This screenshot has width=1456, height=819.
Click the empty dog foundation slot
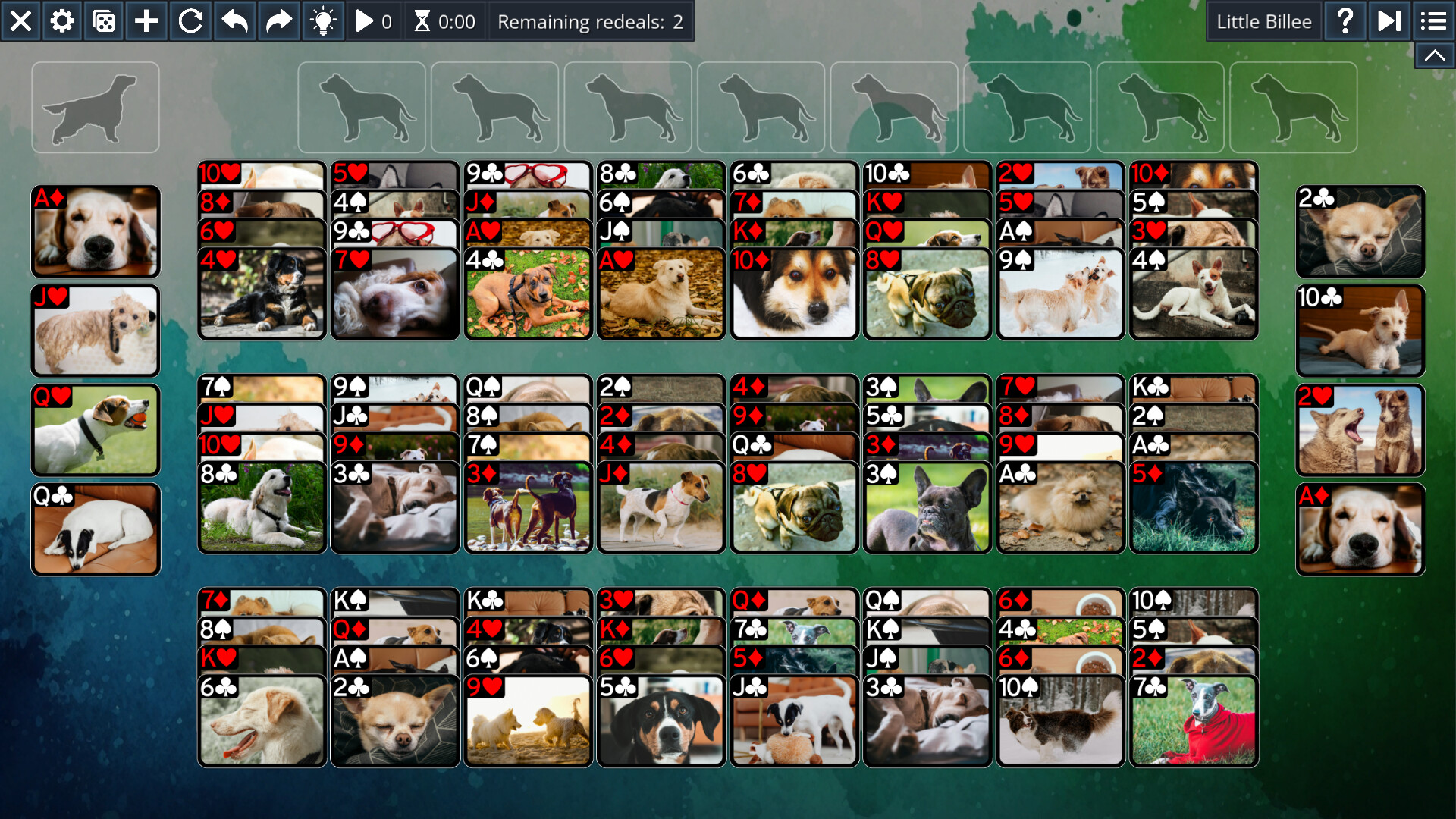[96, 106]
